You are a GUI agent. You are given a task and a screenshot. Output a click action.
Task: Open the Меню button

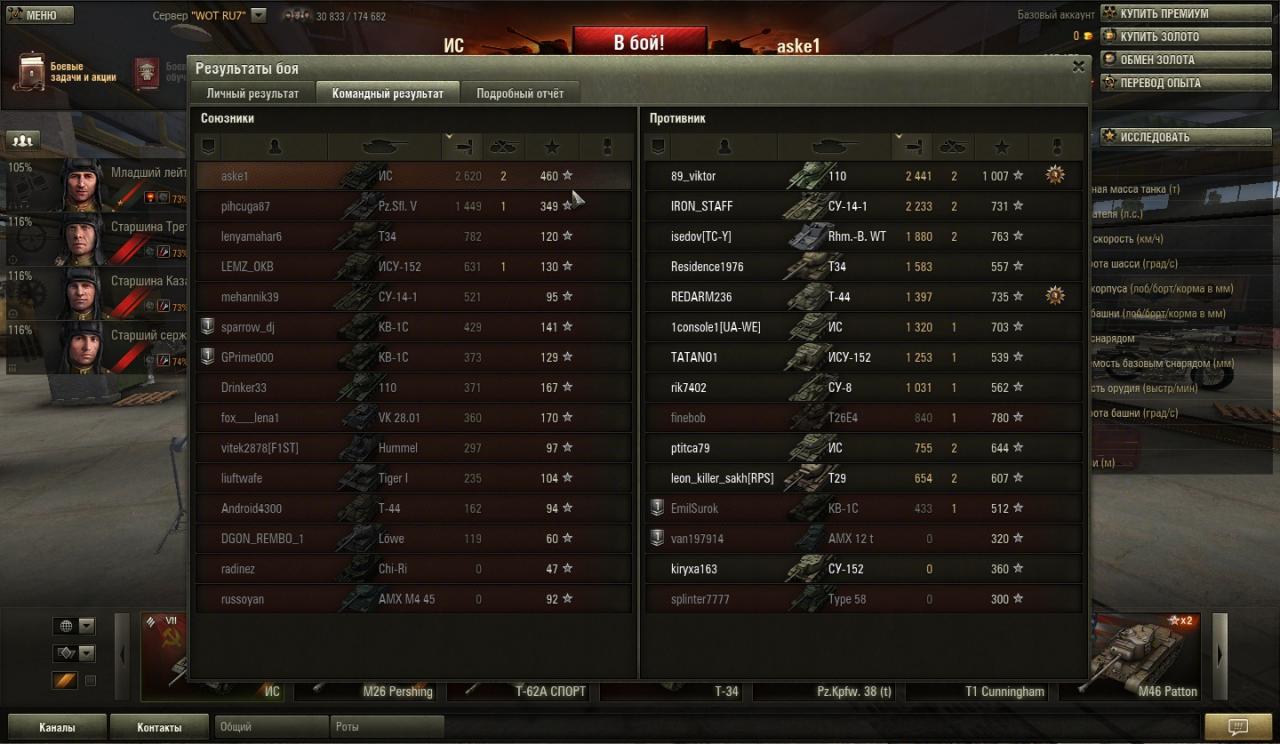point(40,15)
